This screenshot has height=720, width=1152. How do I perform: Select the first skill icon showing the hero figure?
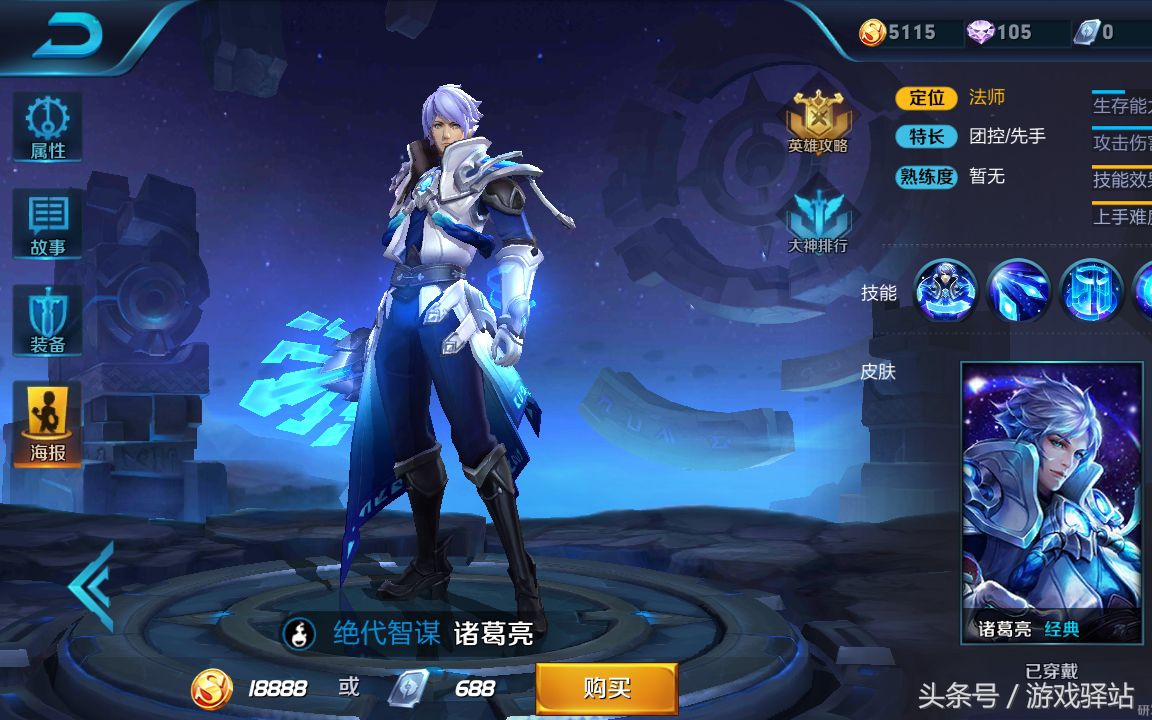tap(945, 291)
